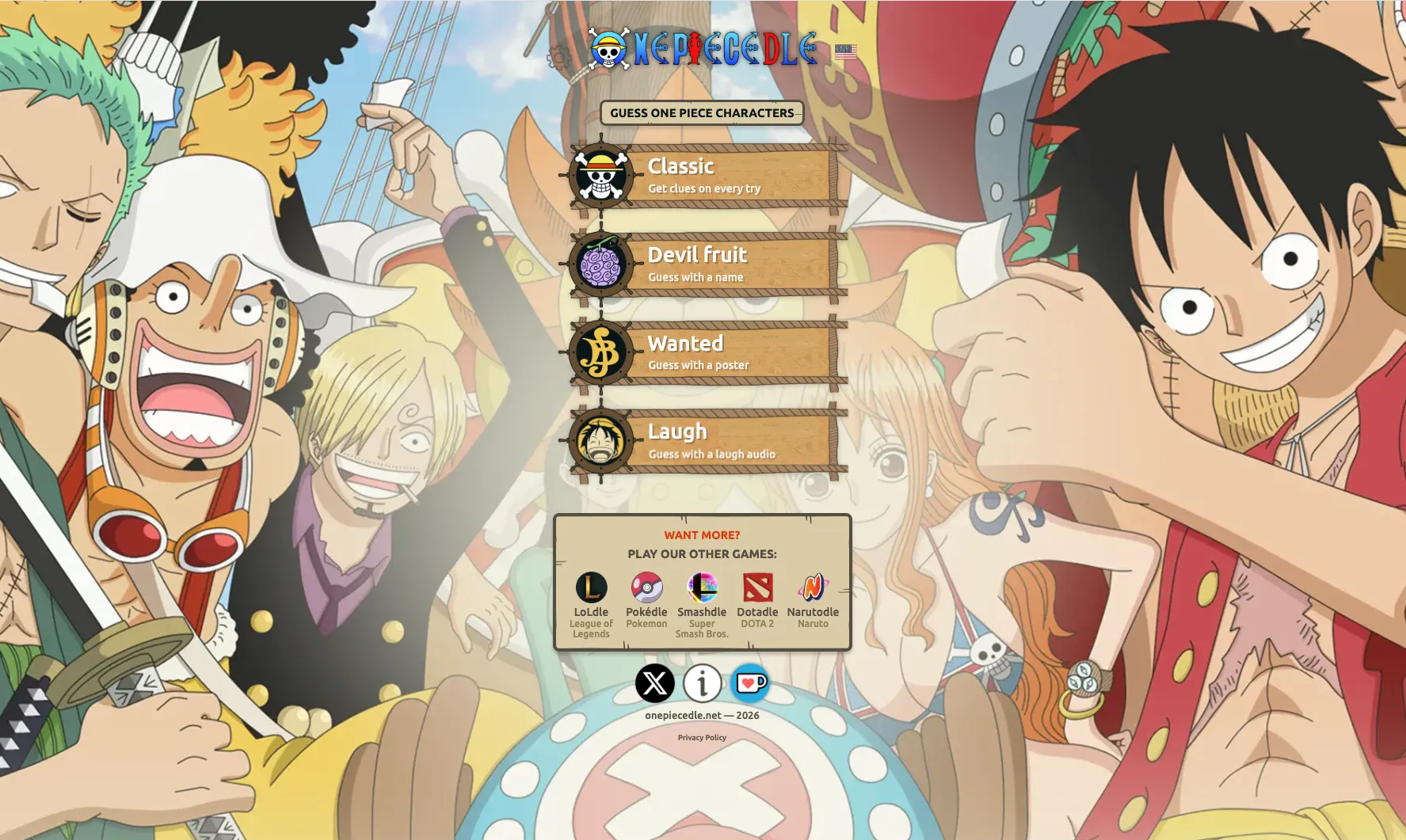Open the Devil fruit mode banner
The height and width of the screenshot is (840, 1406).
click(x=729, y=264)
